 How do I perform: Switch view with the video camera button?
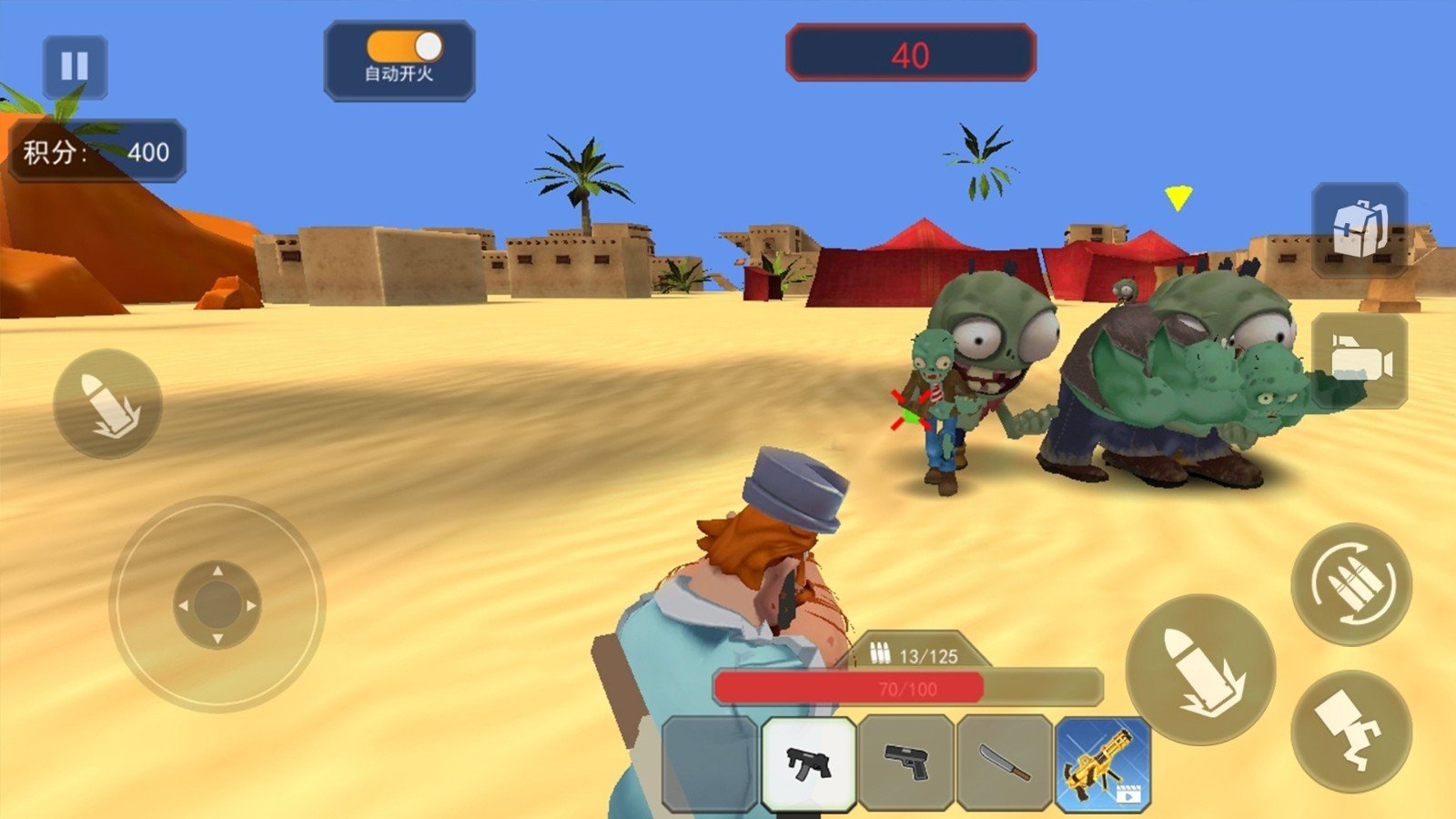1360,361
